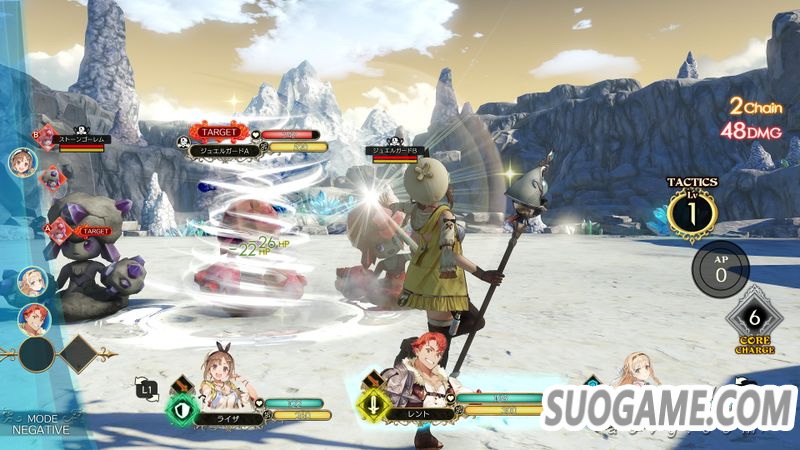The height and width of the screenshot is (450, 800).
Task: Click the AP gauge circle
Action: (x=720, y=268)
